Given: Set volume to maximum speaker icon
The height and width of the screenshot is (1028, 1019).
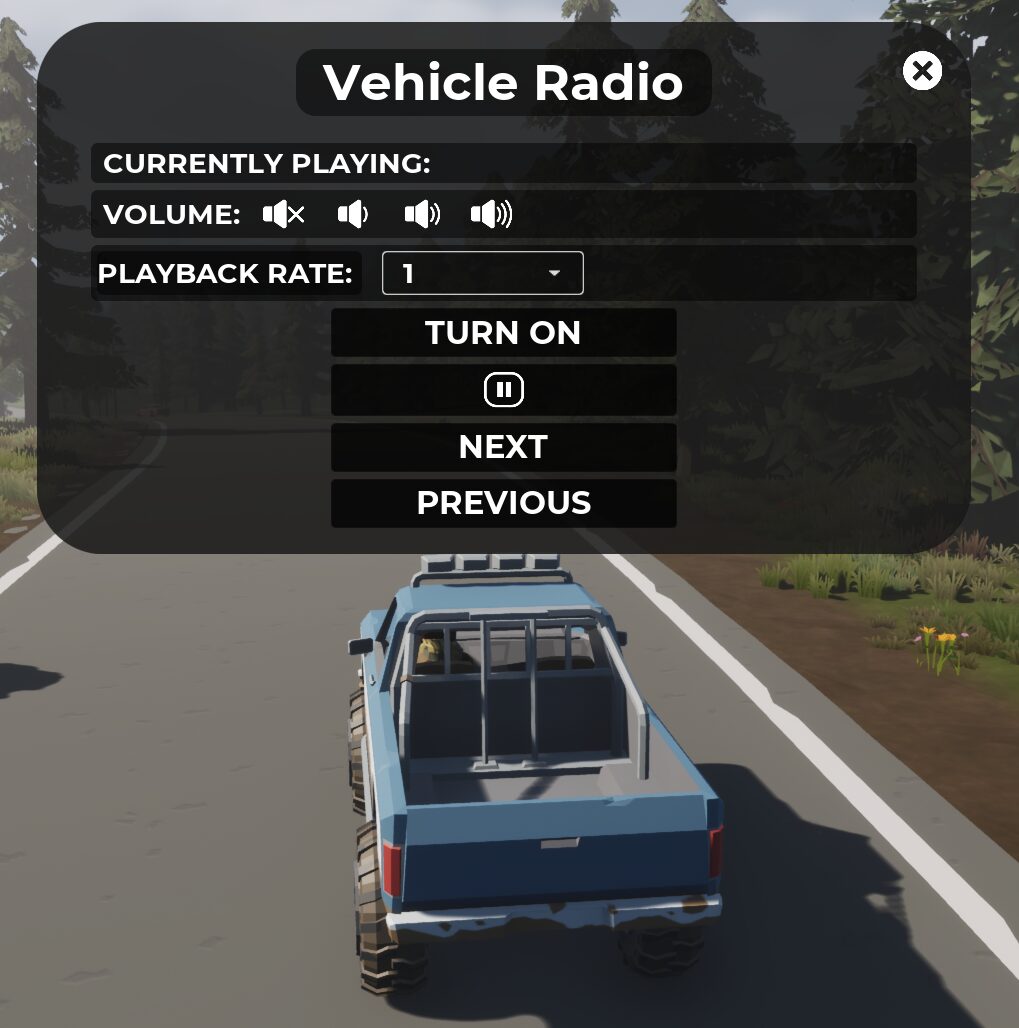Looking at the screenshot, I should (491, 214).
